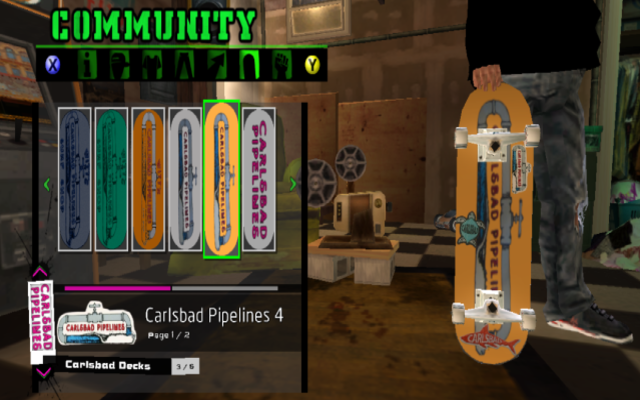Select the Carlsbad Decks brand label
The width and height of the screenshot is (640, 400).
pos(108,366)
